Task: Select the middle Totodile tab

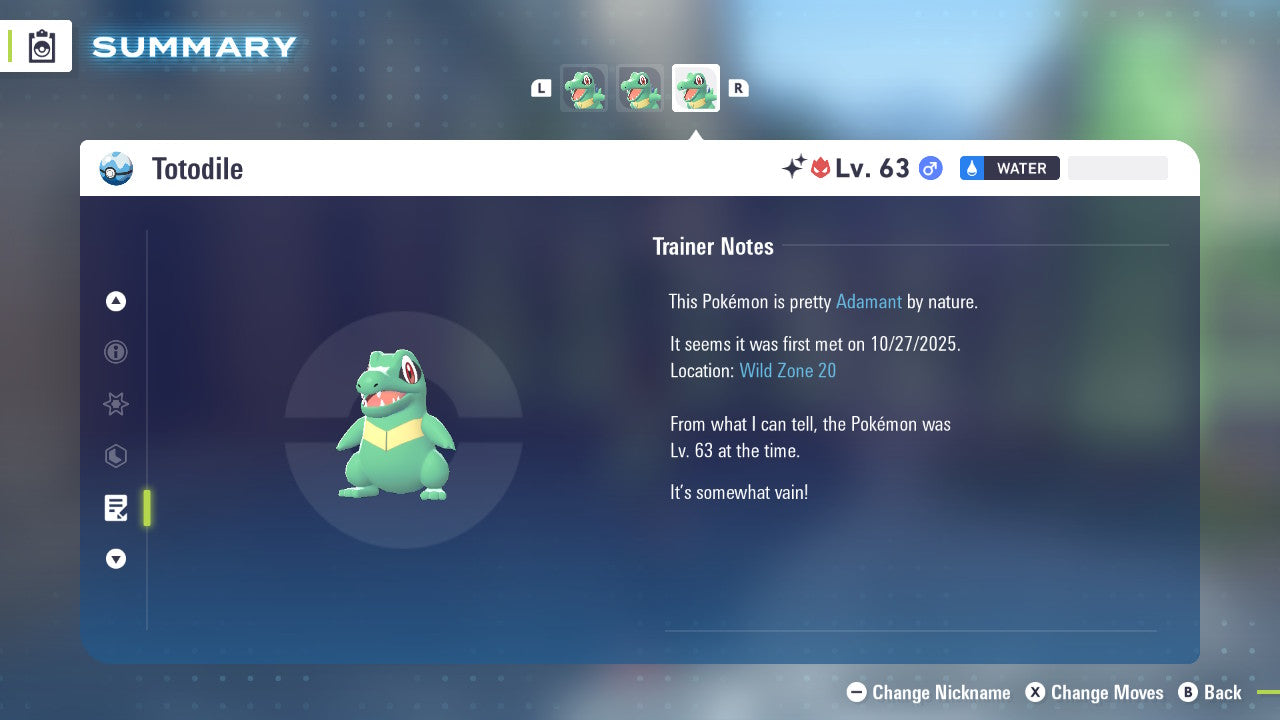Action: [x=640, y=88]
